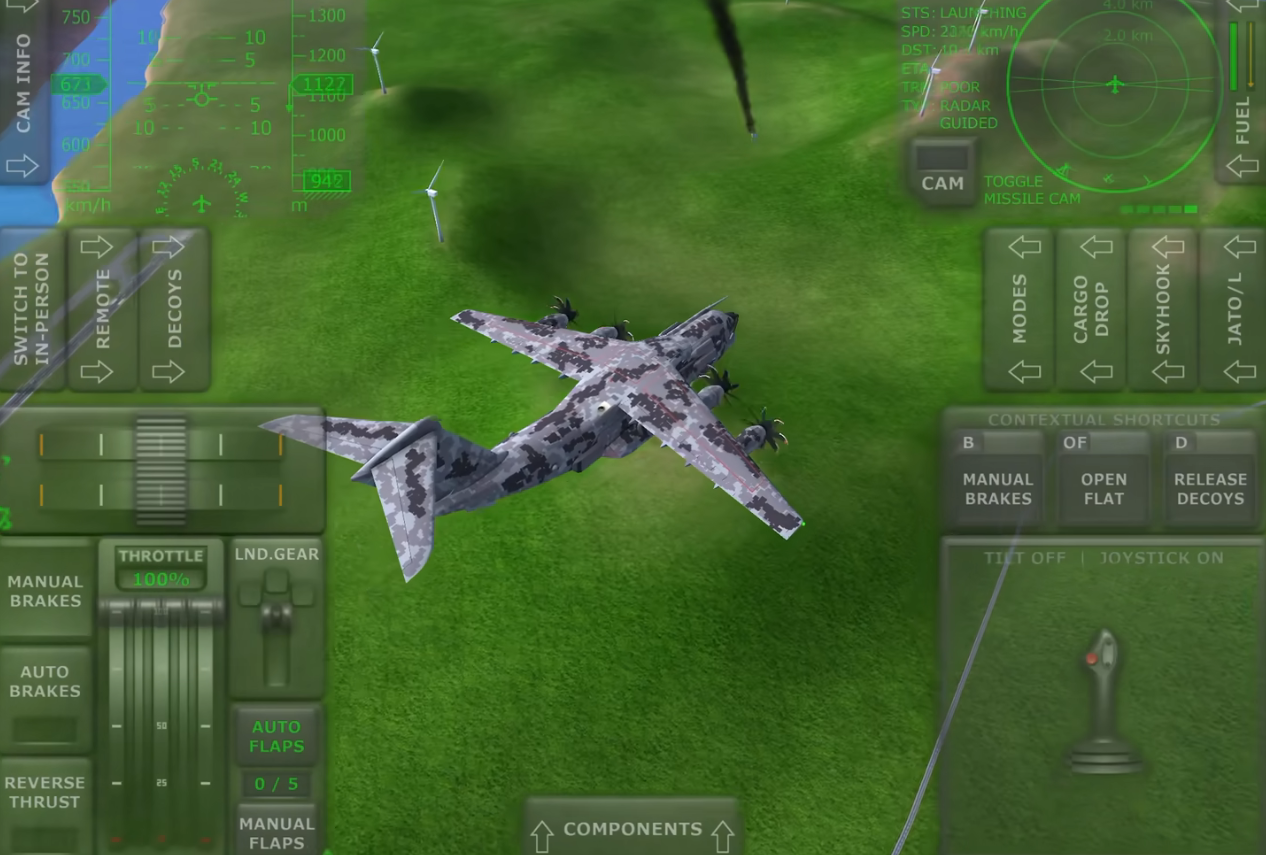Open the MODES panel
1266x855 pixels.
click(1019, 309)
